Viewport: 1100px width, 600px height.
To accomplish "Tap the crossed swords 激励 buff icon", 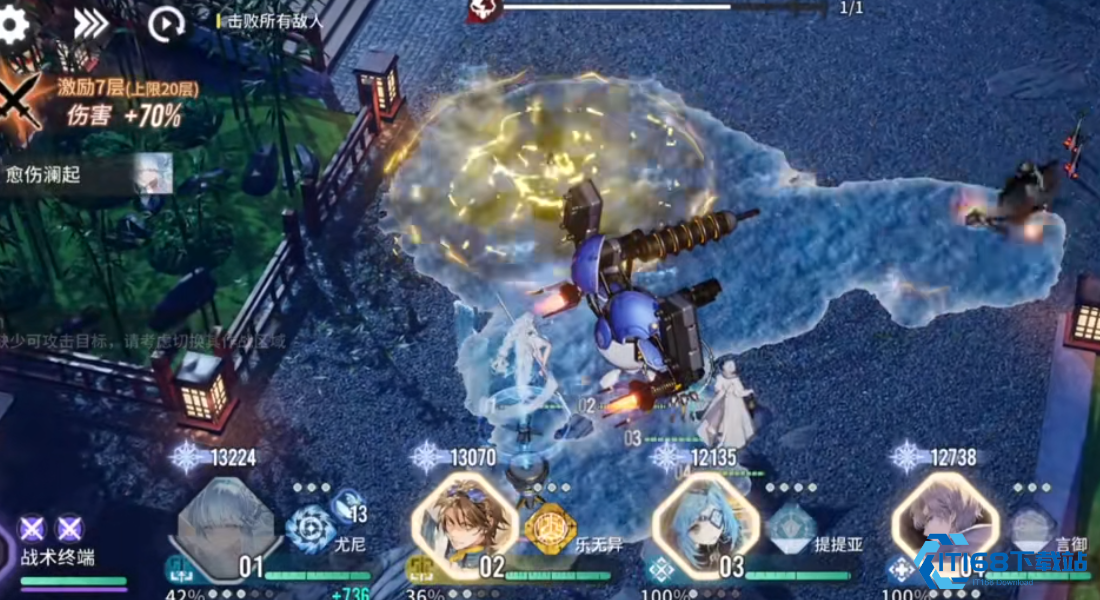I will (18, 105).
